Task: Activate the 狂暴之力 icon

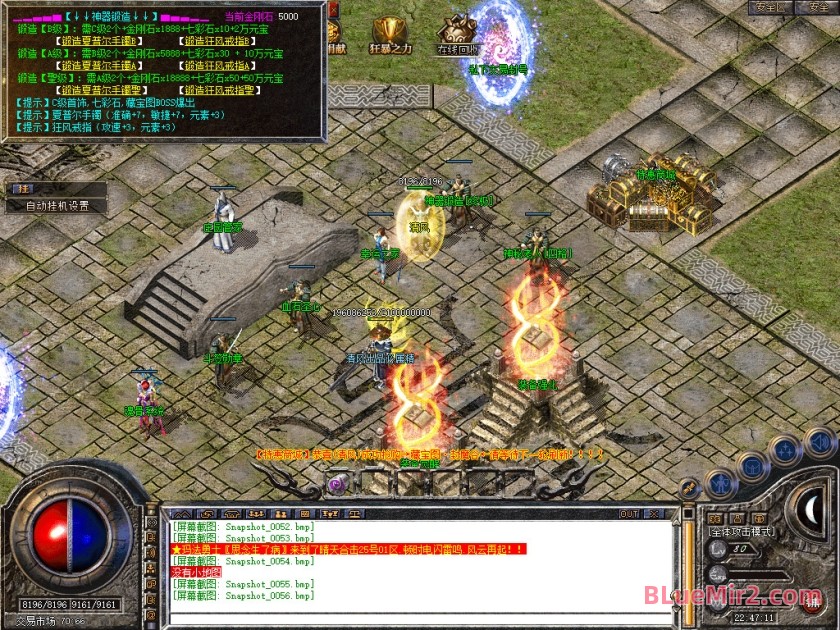Action: pos(390,33)
